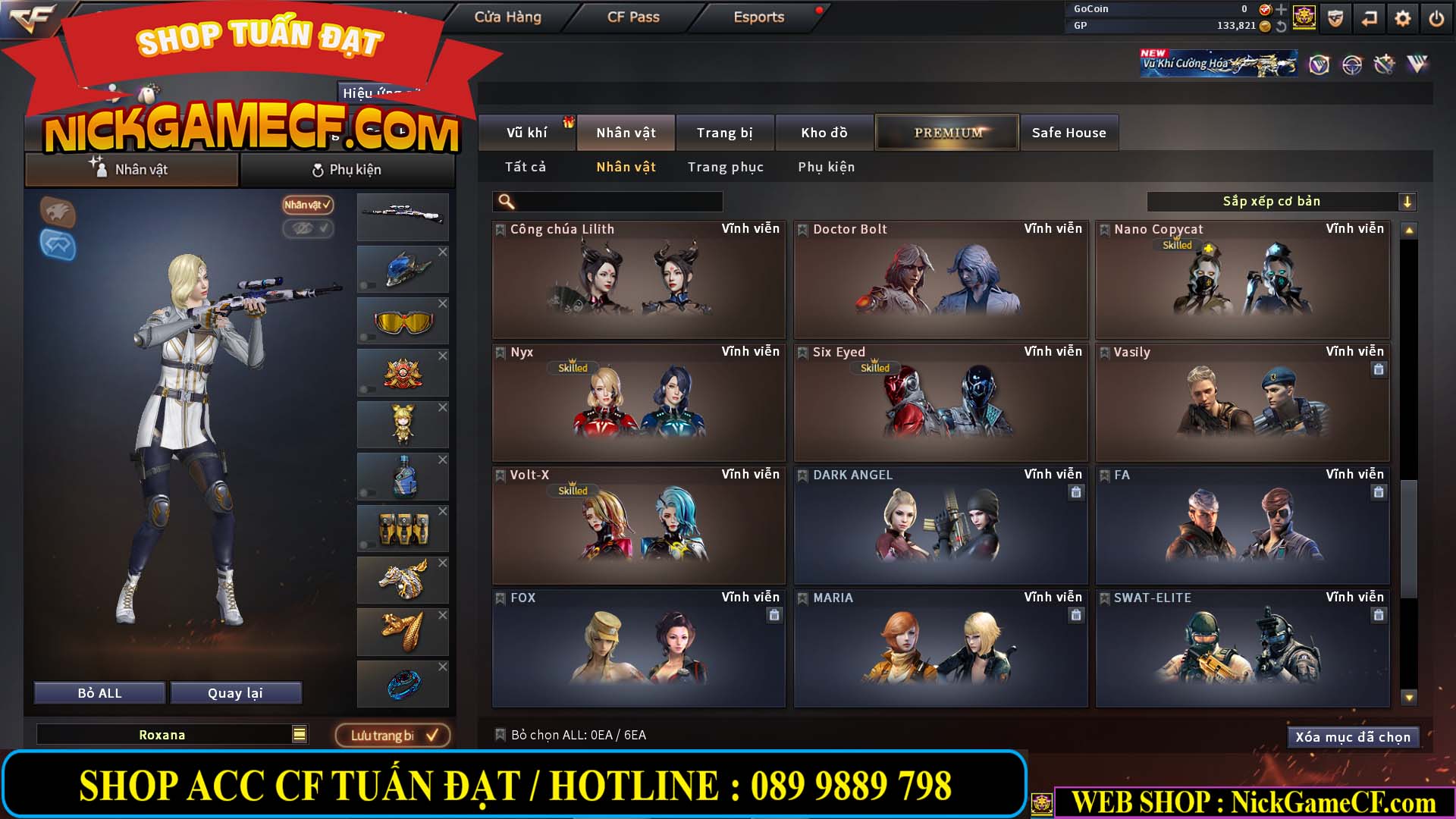
Task: Open the loadout list beside Roxana
Action: [300, 734]
